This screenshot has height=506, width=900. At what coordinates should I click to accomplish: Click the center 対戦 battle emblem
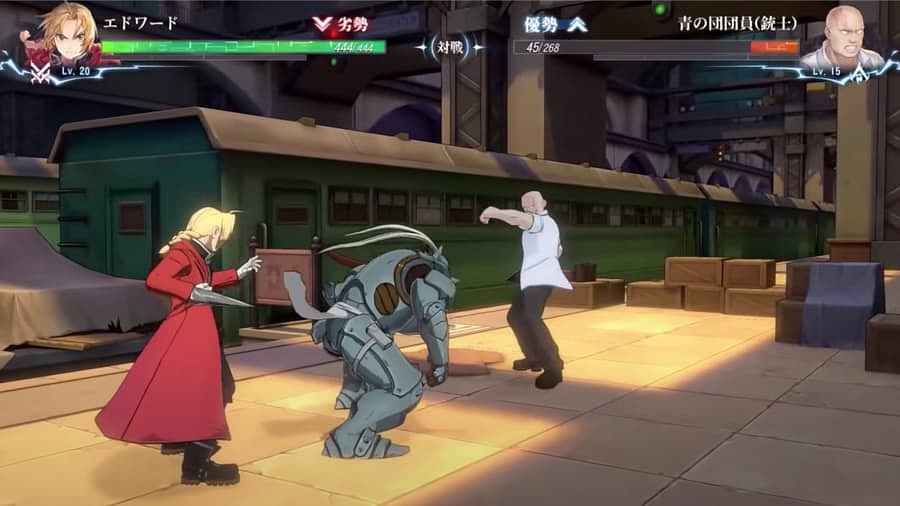pyautogui.click(x=450, y=46)
